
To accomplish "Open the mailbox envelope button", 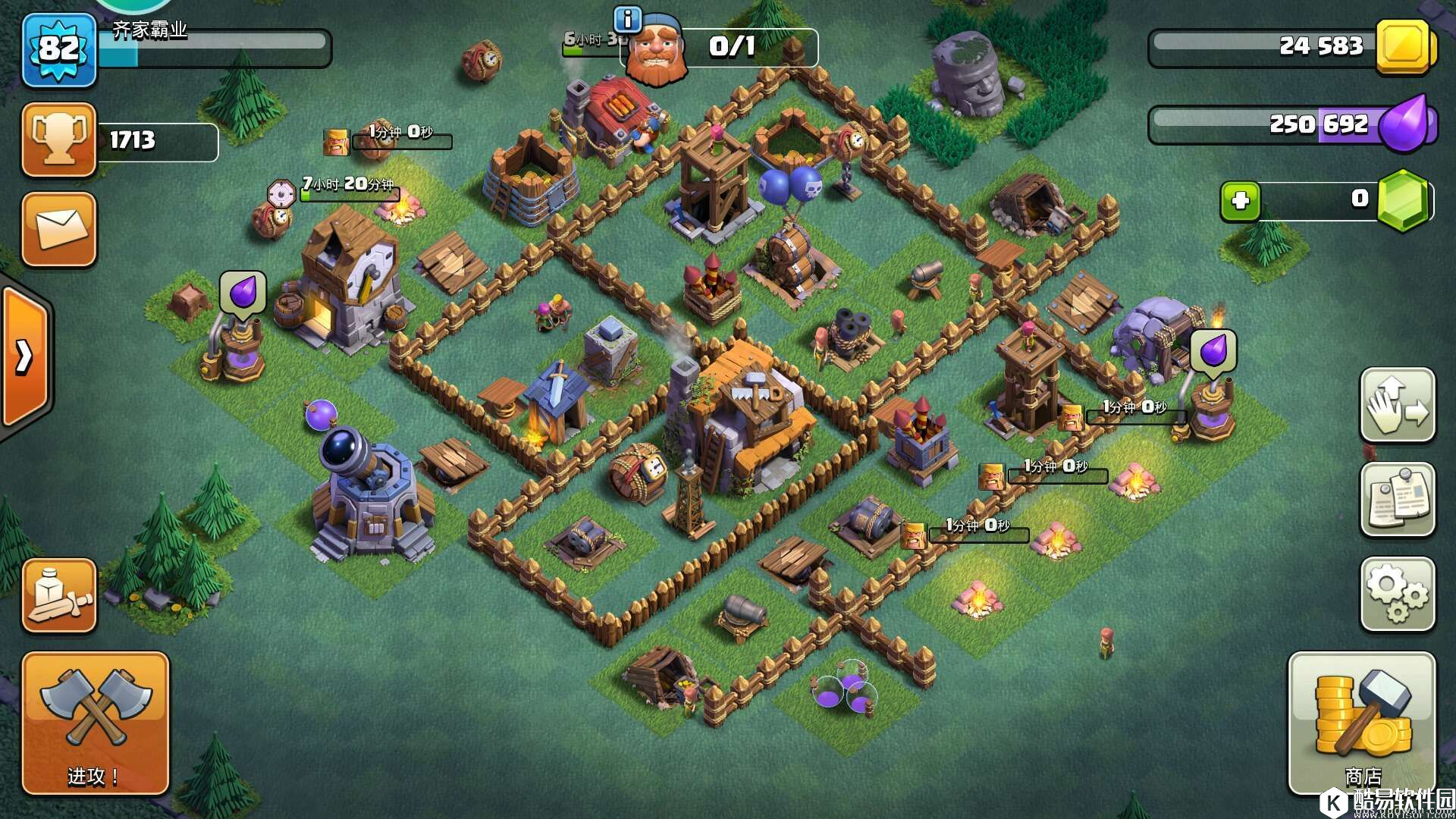I will pos(59,228).
